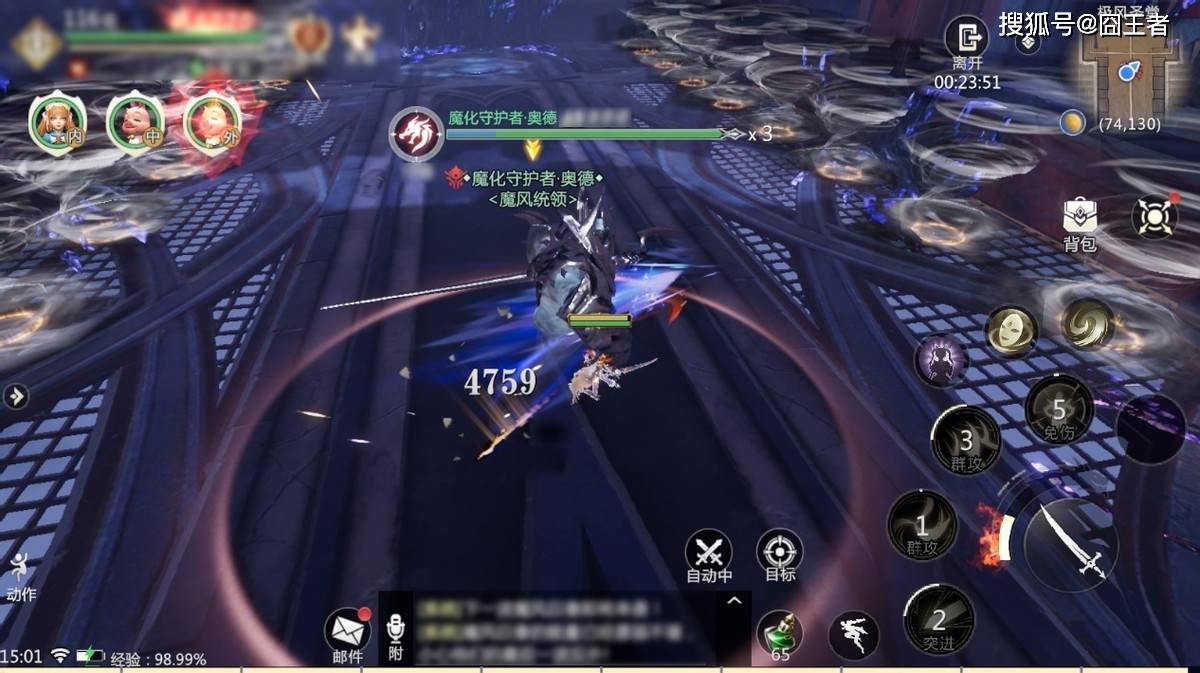Expand the left side panel arrow
Screen dimensions: 1200x673
[x=15, y=396]
